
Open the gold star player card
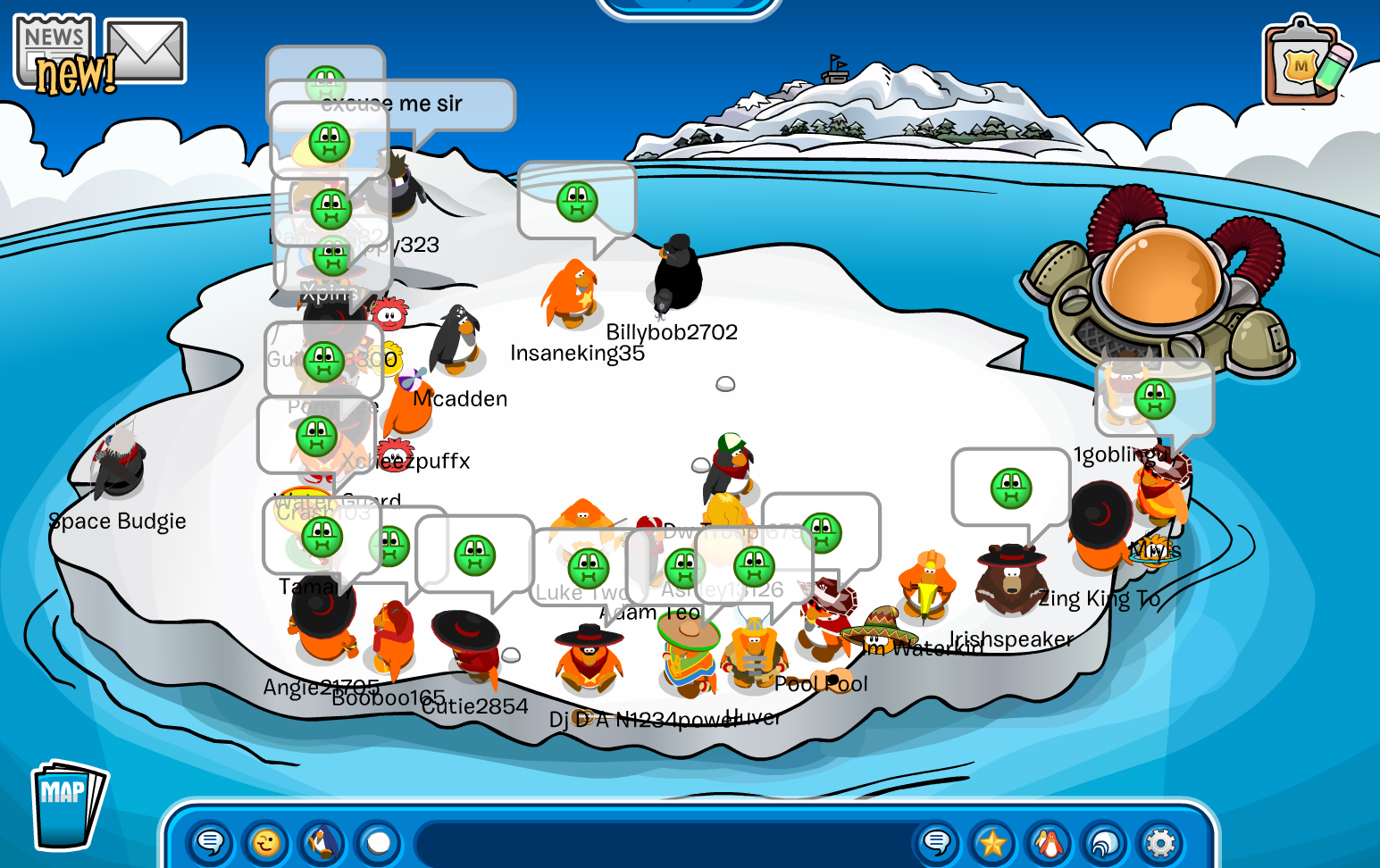992,842
